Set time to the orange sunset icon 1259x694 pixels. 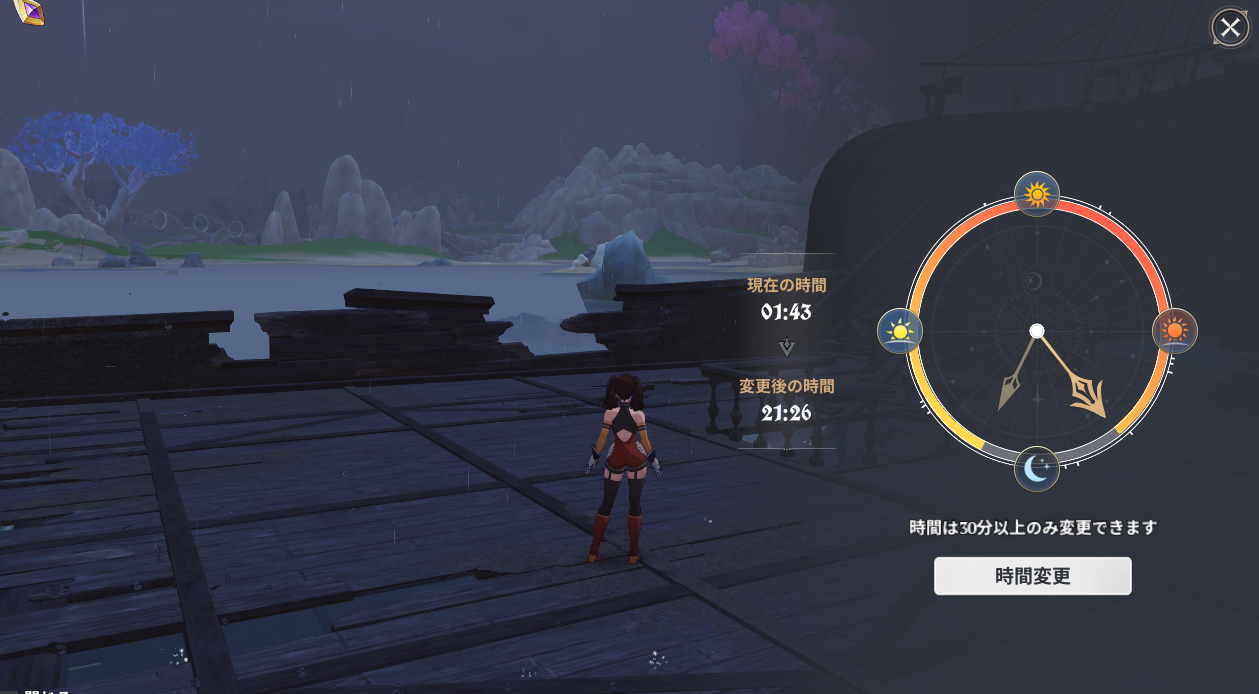(x=1175, y=330)
